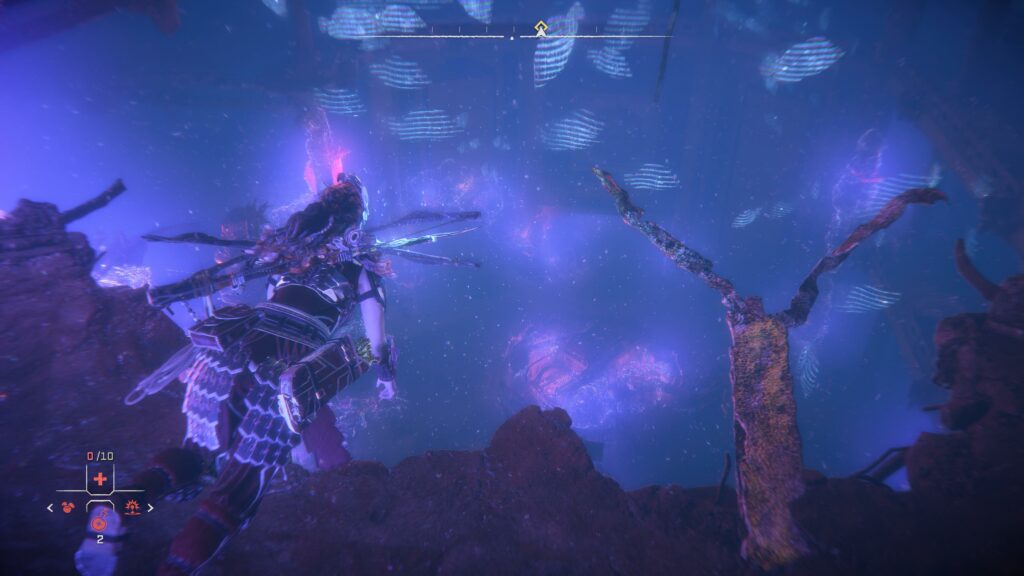Choose the spiked trap tool icon

pos(131,508)
